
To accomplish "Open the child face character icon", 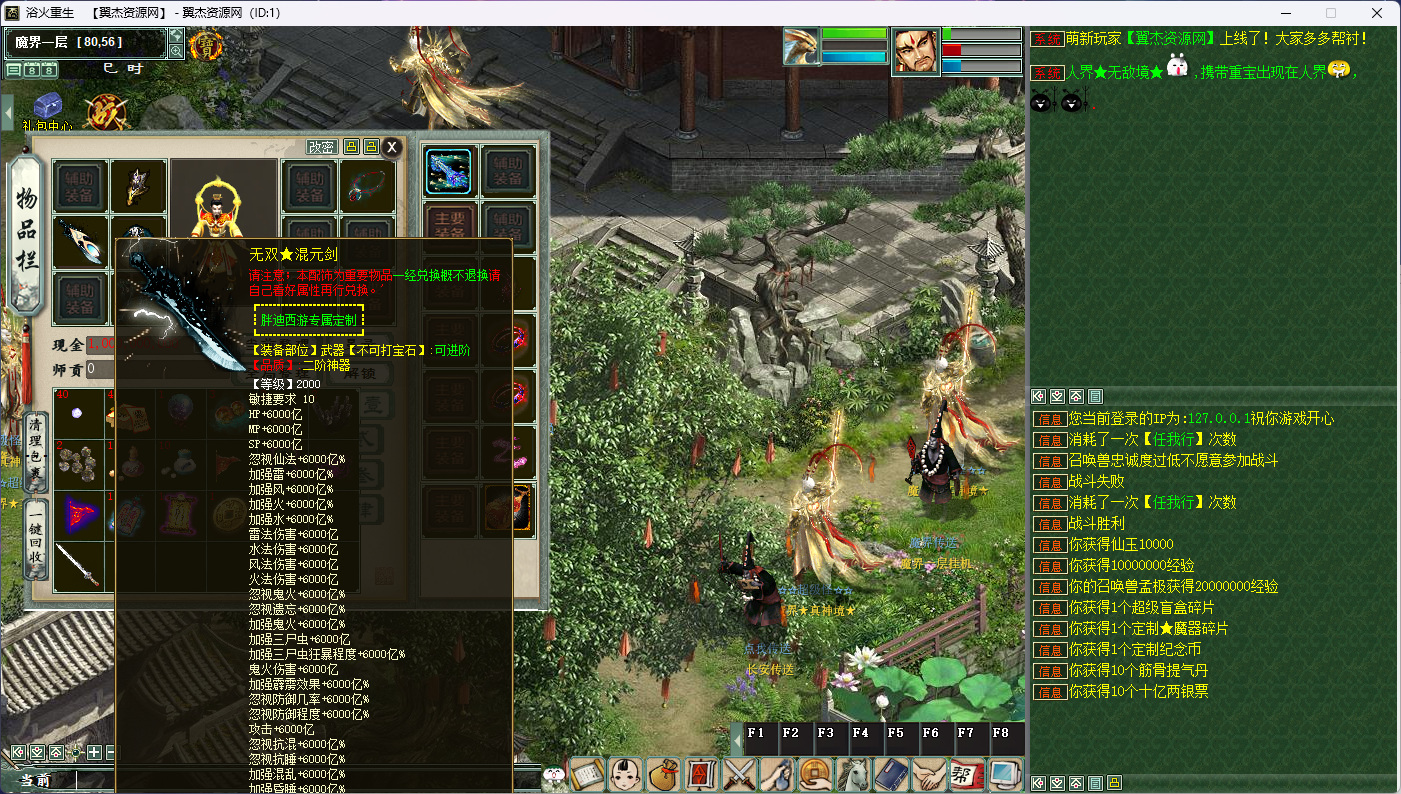I will click(626, 774).
